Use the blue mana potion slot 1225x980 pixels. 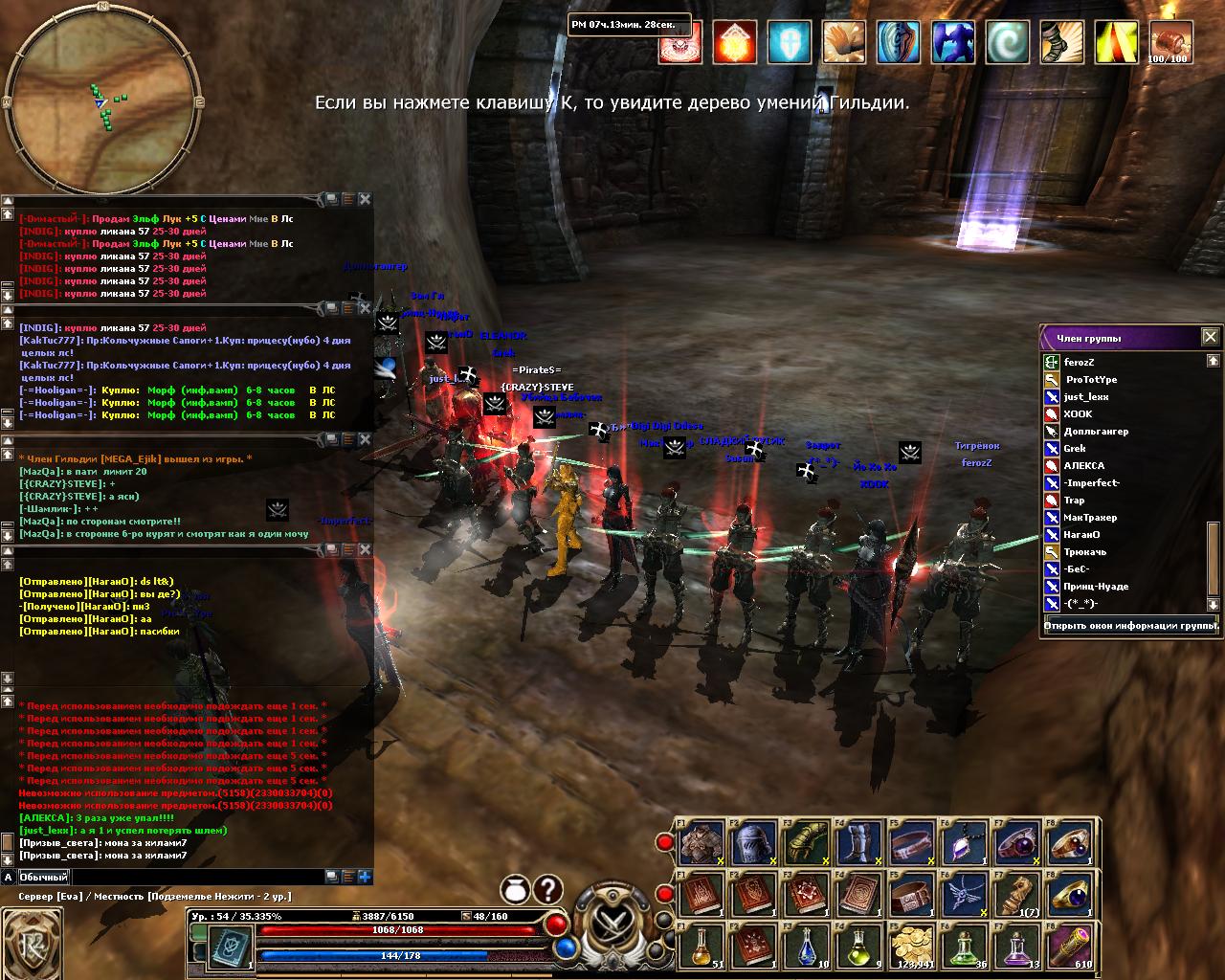click(807, 947)
